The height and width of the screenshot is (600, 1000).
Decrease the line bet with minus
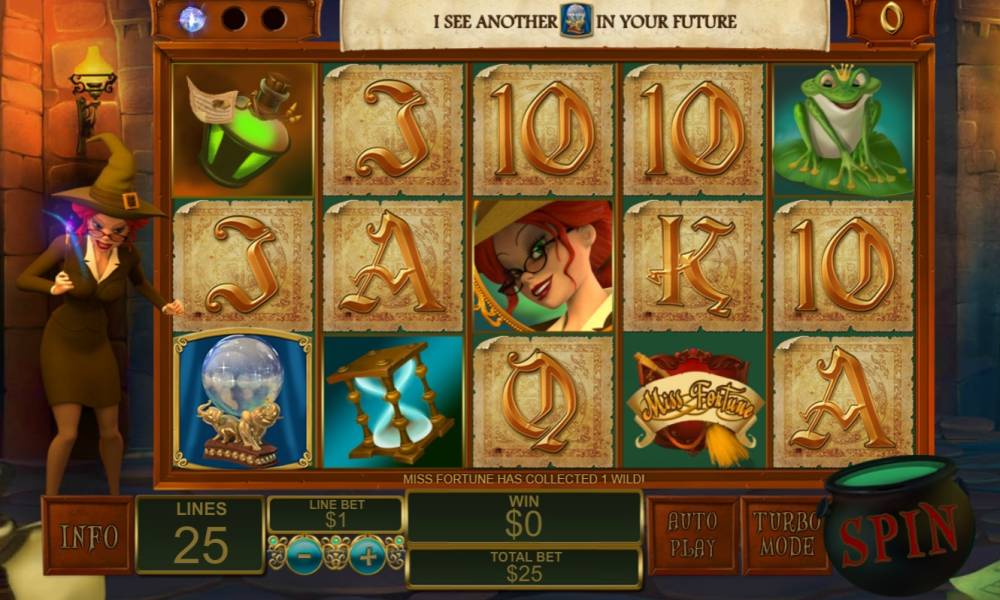point(303,555)
